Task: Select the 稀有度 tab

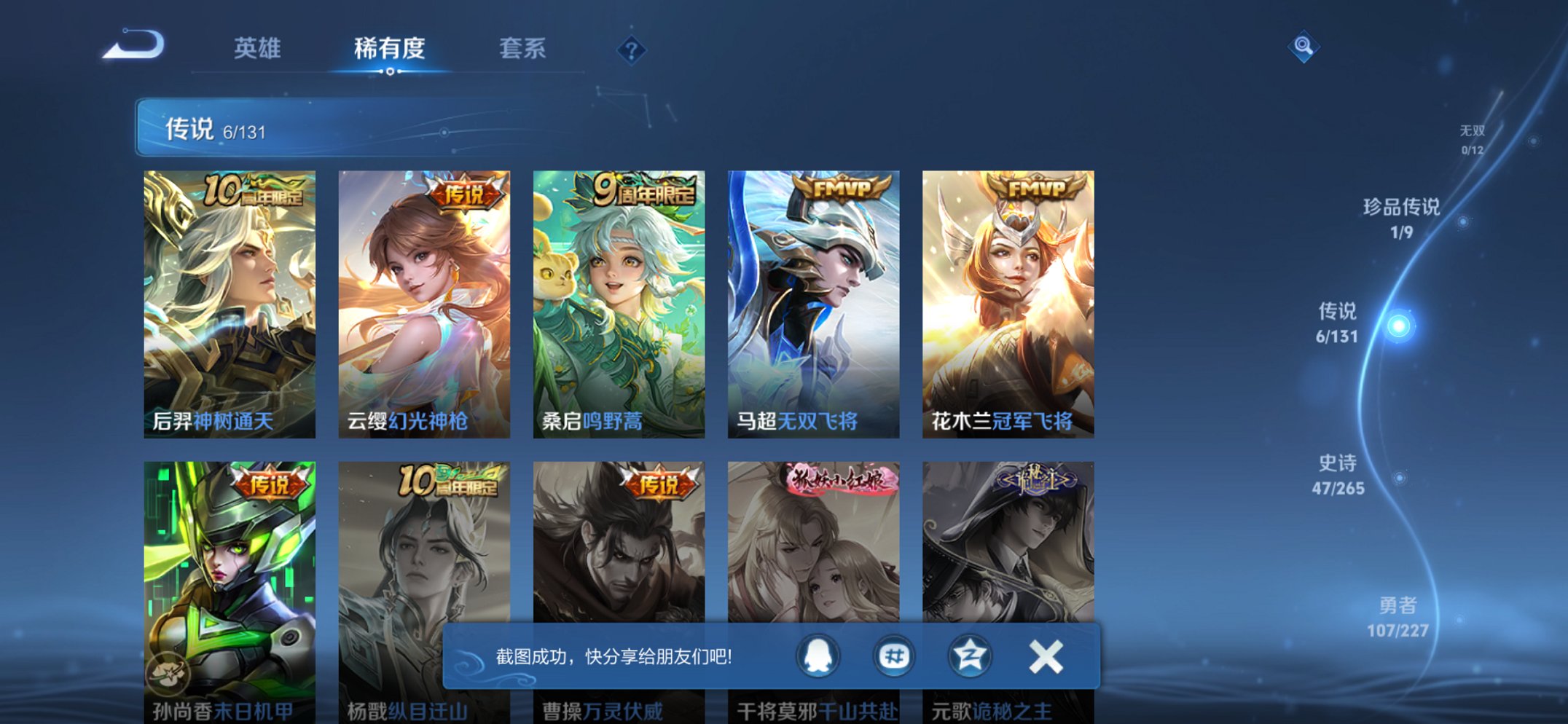Action: pos(391,50)
